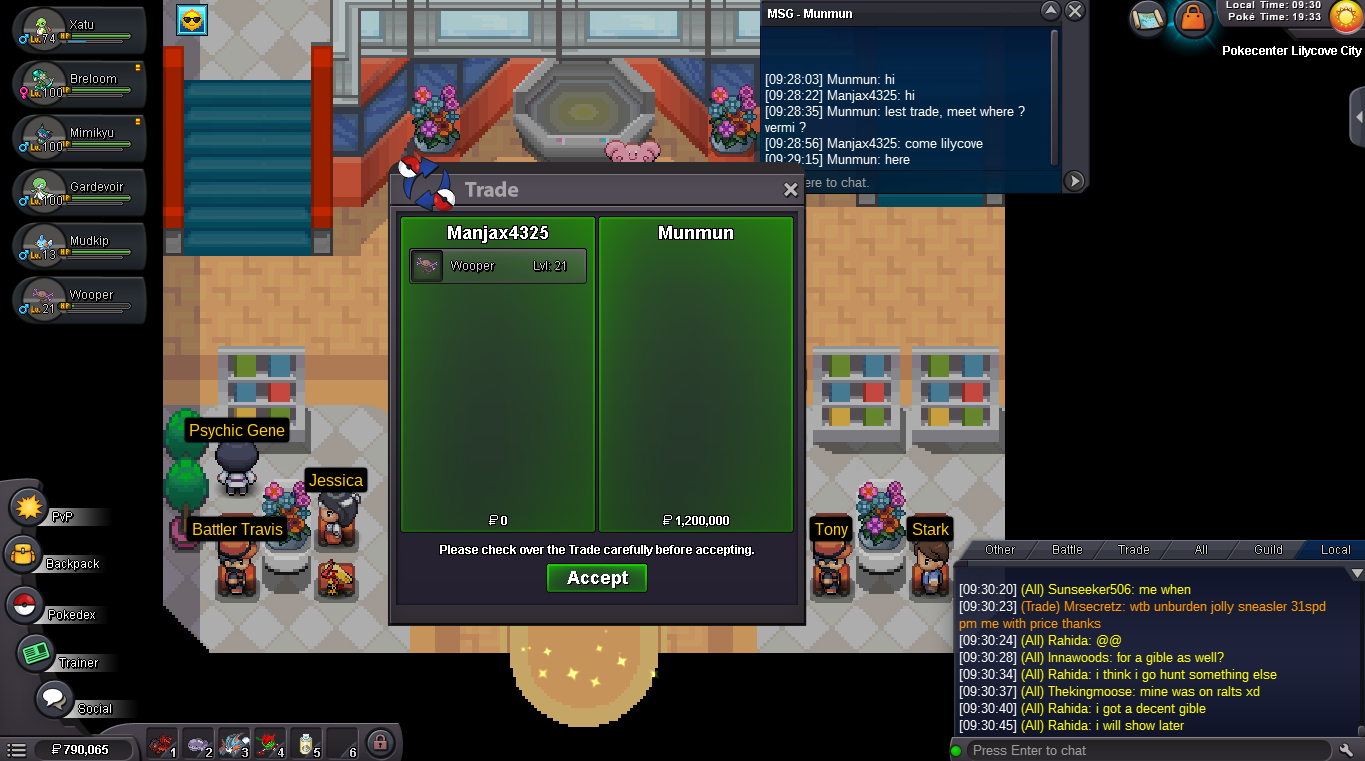The image size is (1365, 761).
Task: Select the Wooper entry in trade offer
Action: [x=498, y=266]
